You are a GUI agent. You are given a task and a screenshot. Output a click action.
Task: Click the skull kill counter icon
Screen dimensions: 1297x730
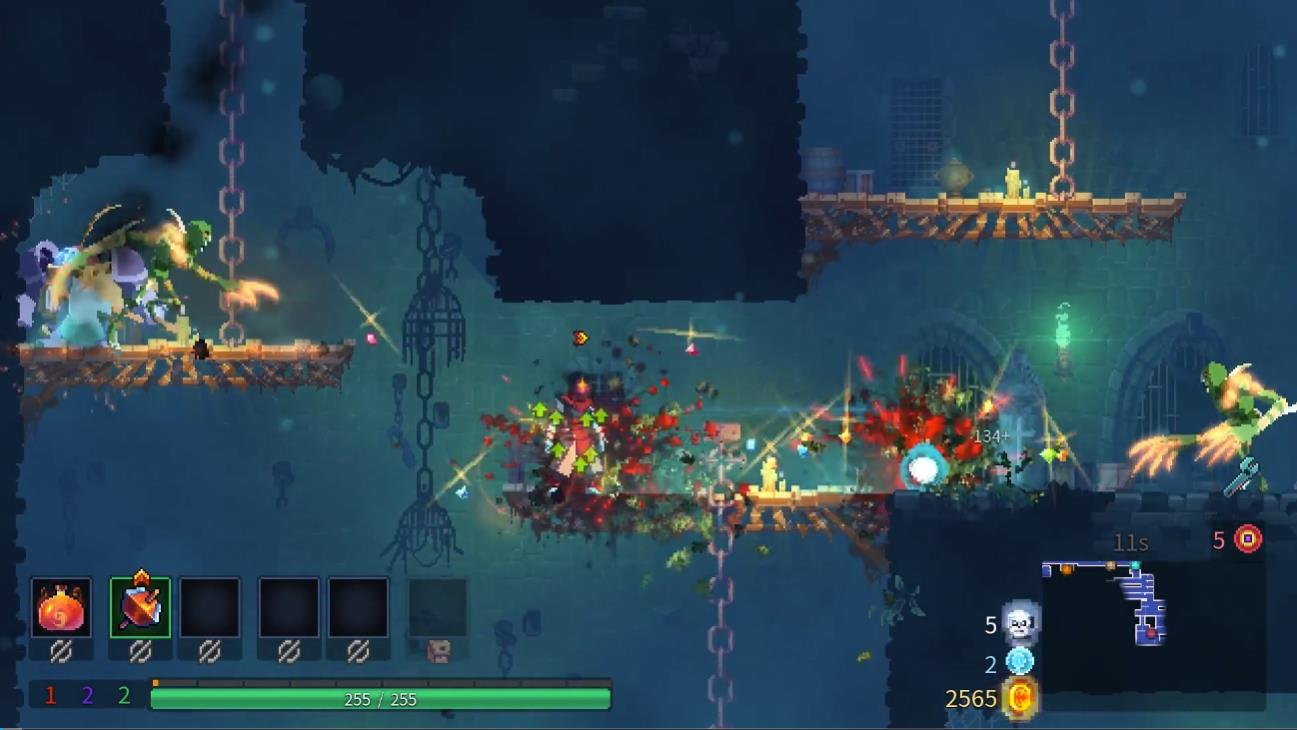[1020, 624]
